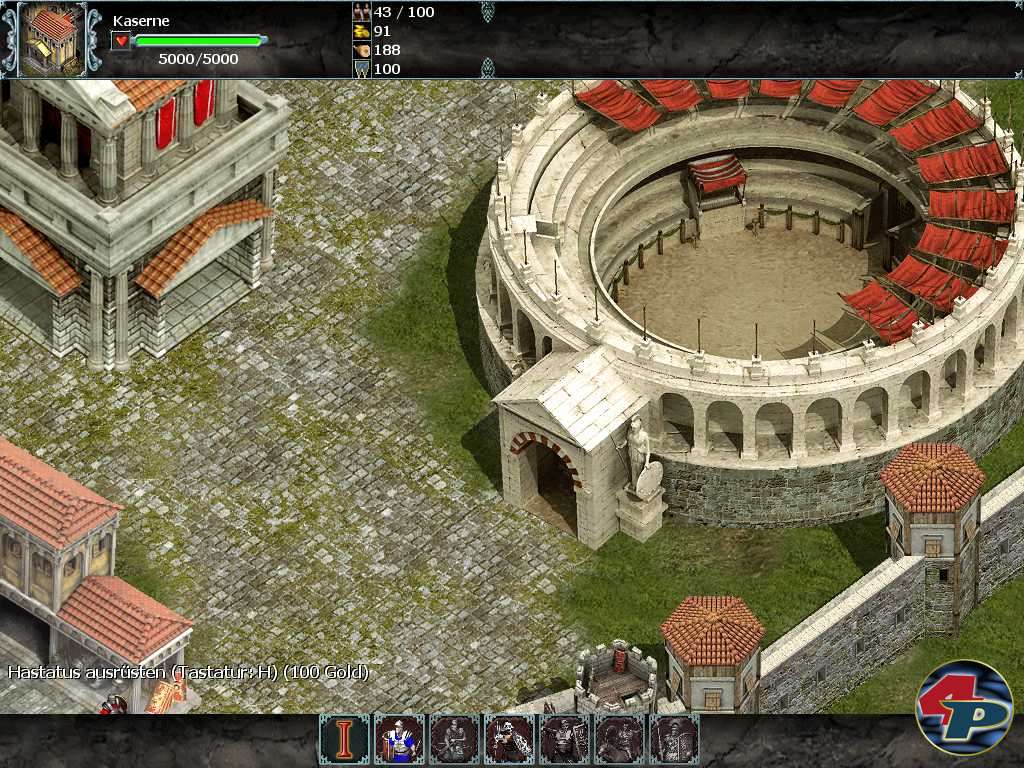Equip a Hastatus with the blue soldier icon
Image resolution: width=1024 pixels, height=768 pixels.
399,740
